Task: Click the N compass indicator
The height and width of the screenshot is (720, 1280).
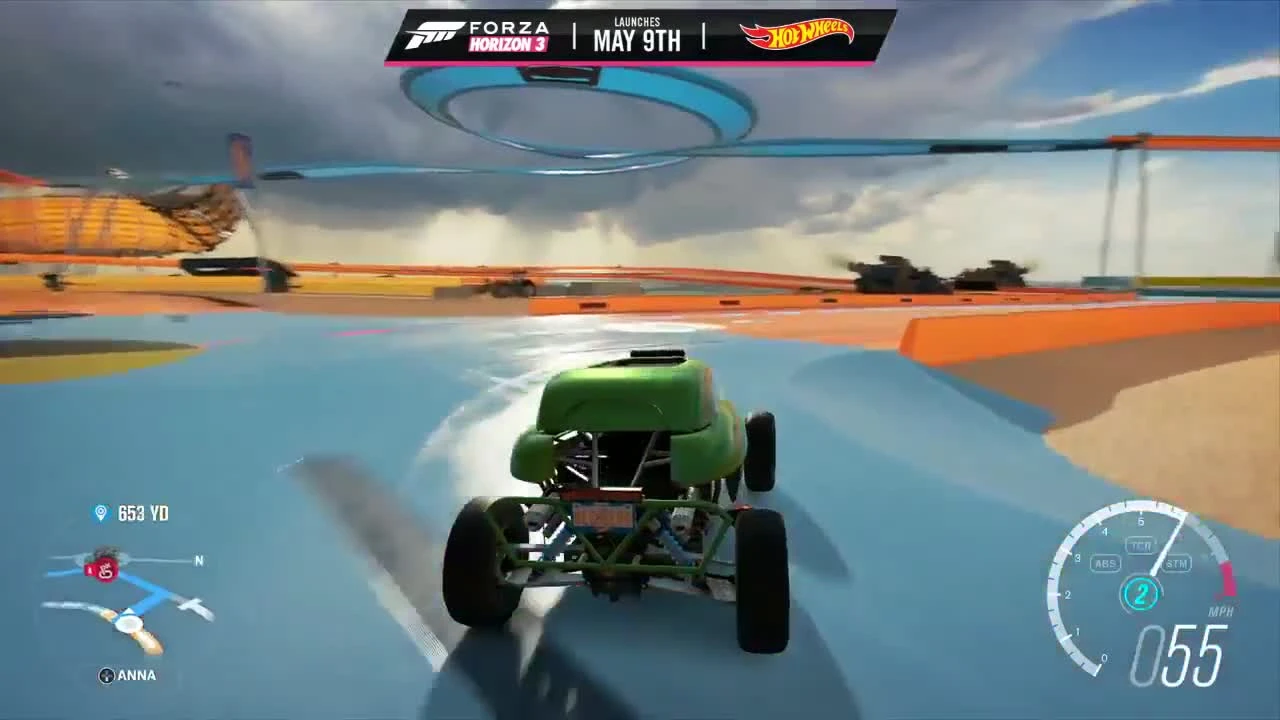Action: (x=198, y=562)
